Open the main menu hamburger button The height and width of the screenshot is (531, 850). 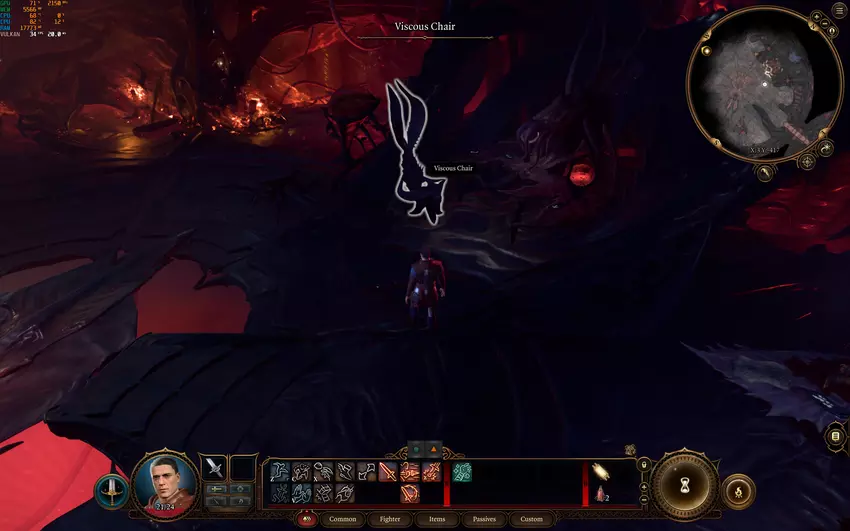pos(839,13)
